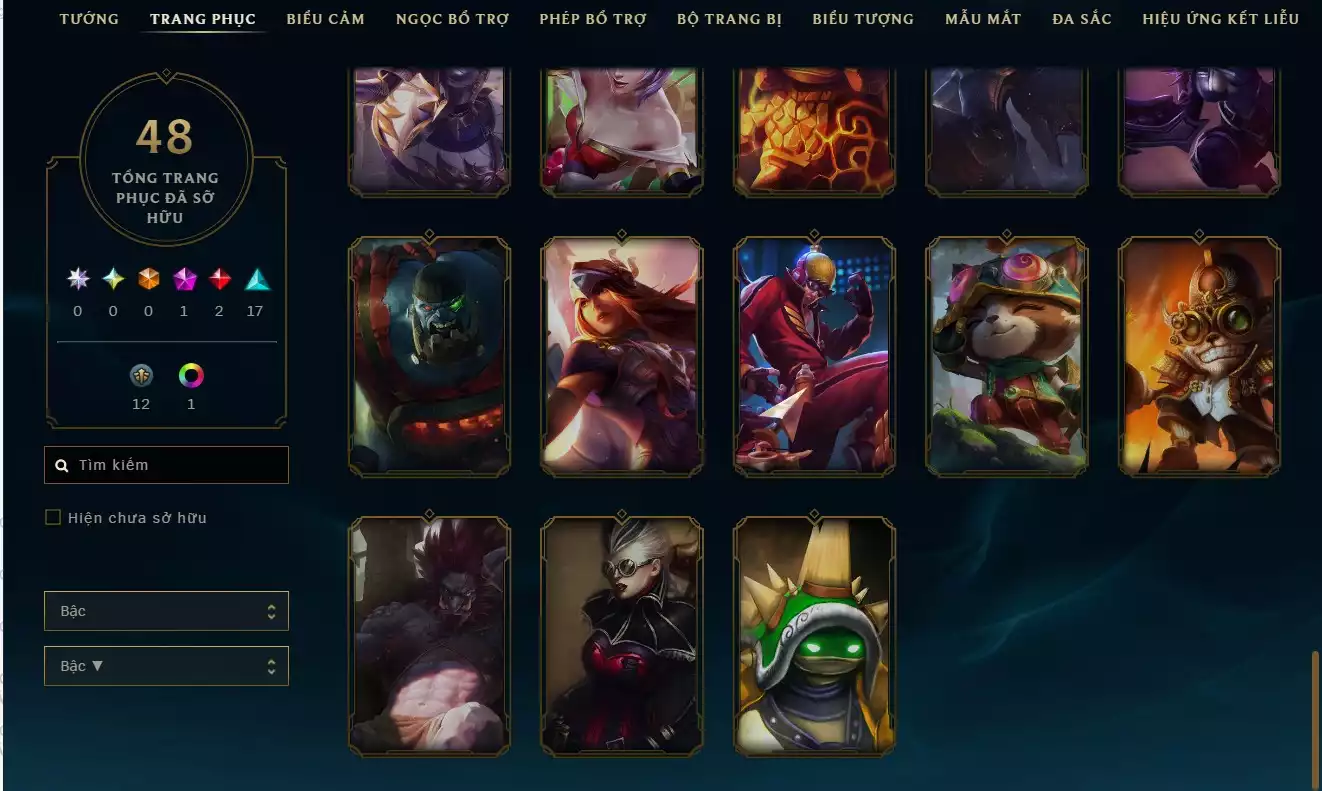The image size is (1322, 791).
Task: Select the orange hexagon rarity icon
Action: [148, 280]
